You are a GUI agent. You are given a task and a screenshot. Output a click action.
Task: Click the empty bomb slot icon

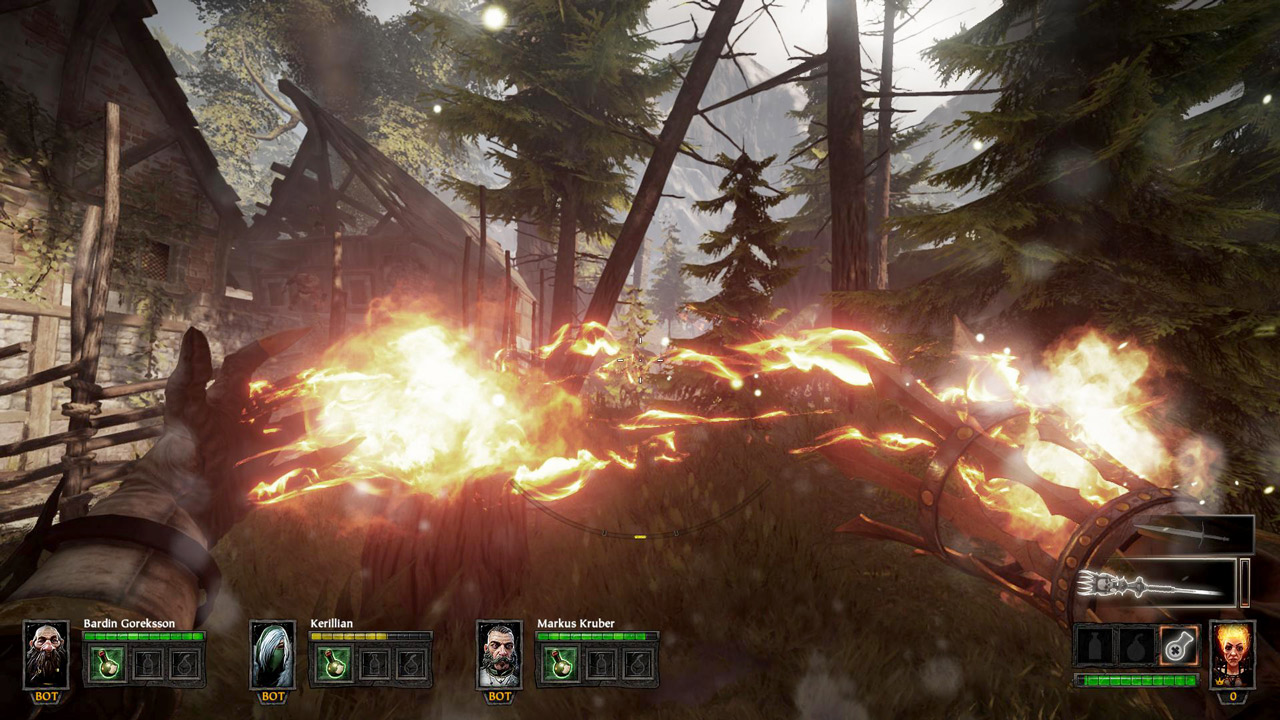tap(1135, 647)
